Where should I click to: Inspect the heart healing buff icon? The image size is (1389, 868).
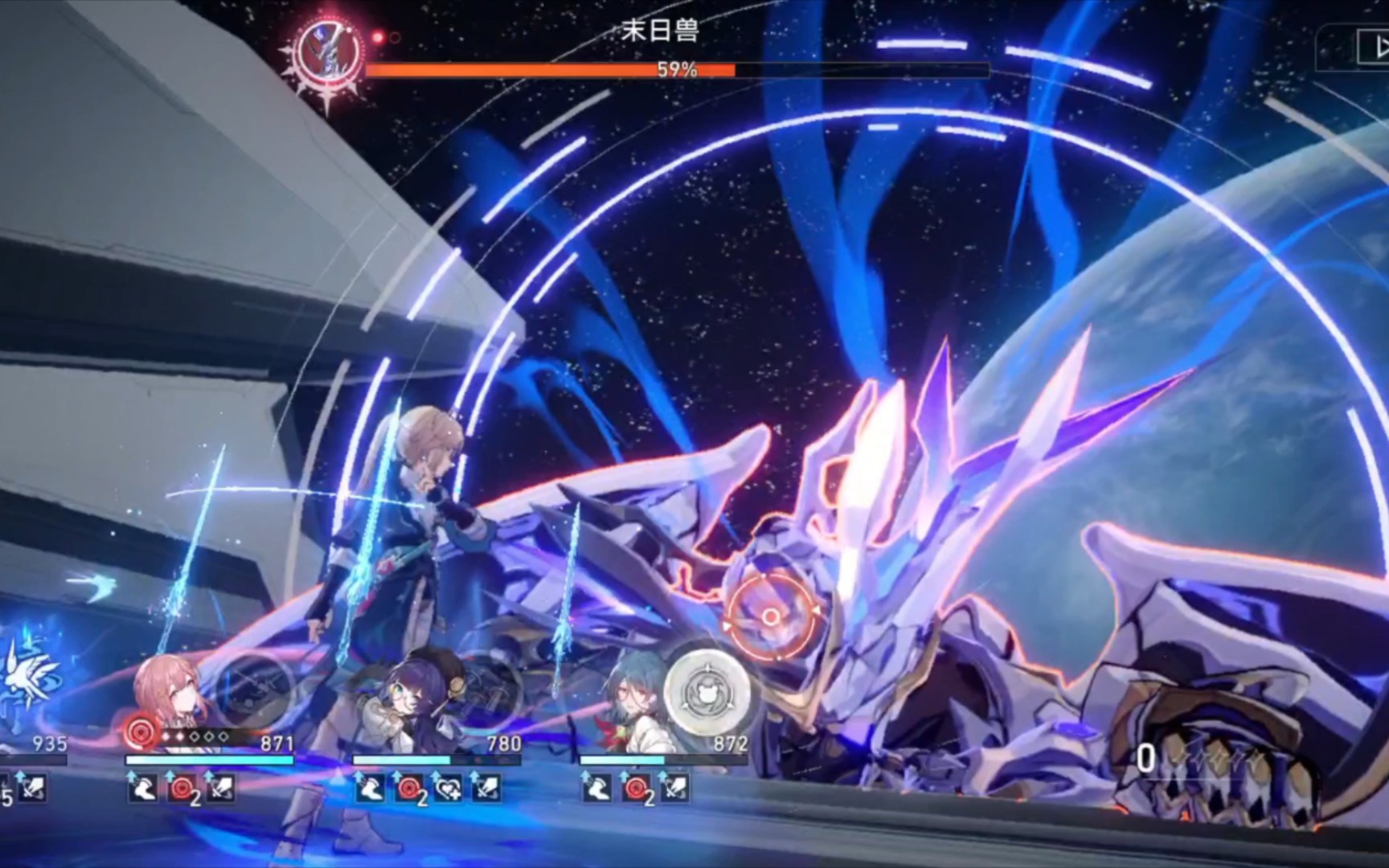pyautogui.click(x=449, y=789)
